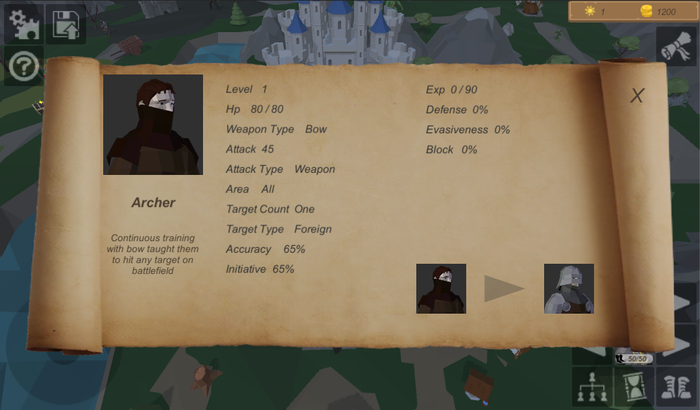
Task: Click the hourglass end turn button
Action: pyautogui.click(x=632, y=386)
